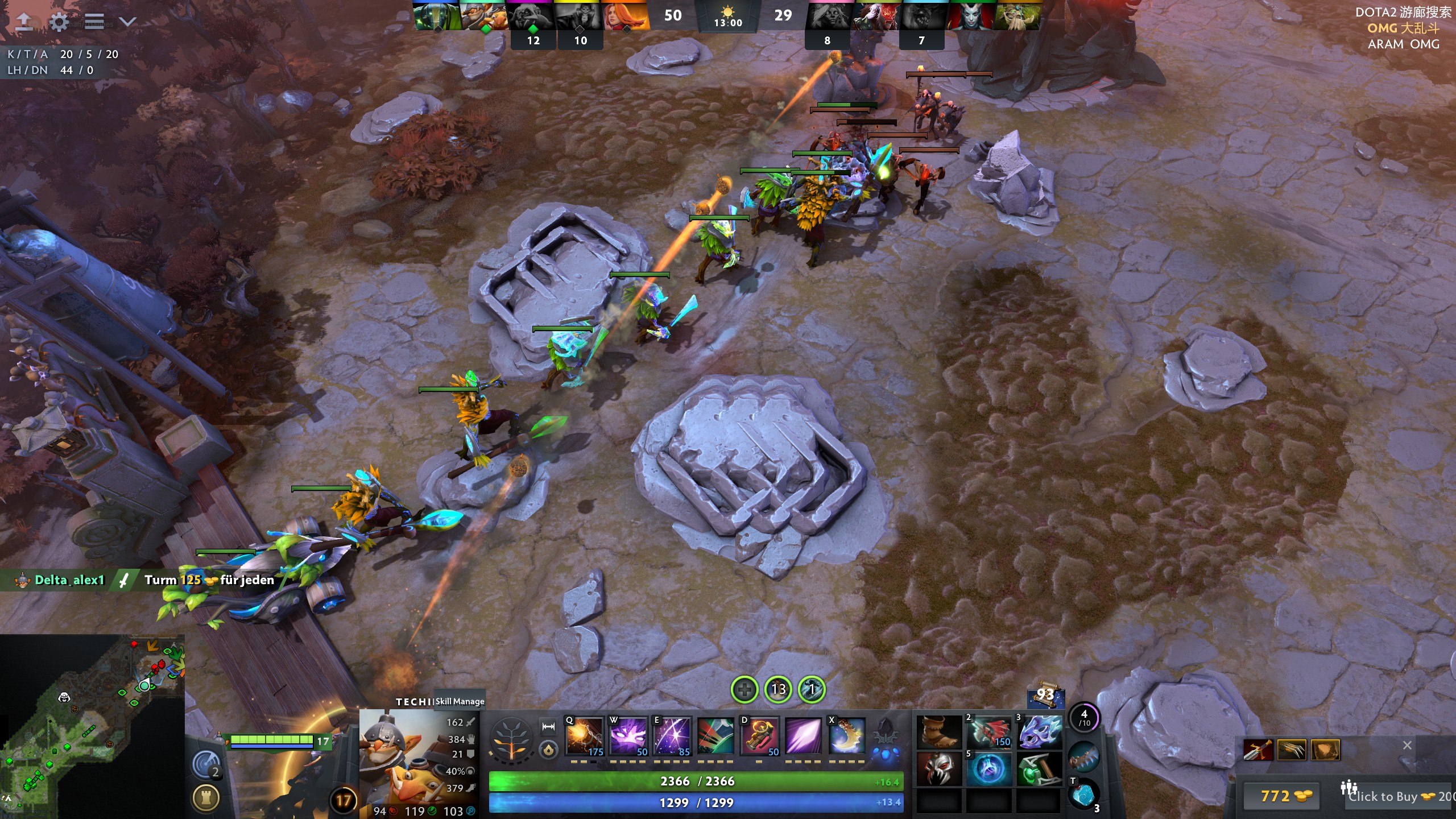
Task: Select the red-haired Lina portrait in top bar
Action: pyautogui.click(x=625, y=16)
